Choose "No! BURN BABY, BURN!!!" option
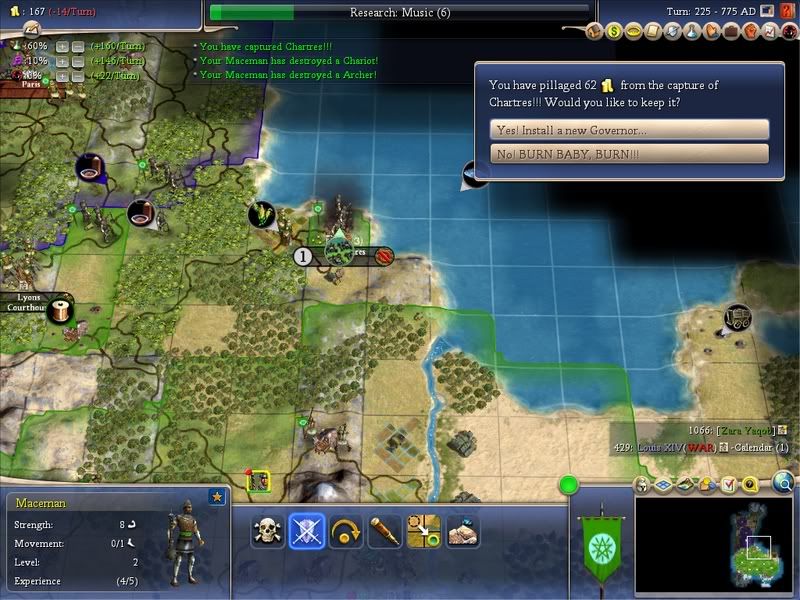This screenshot has width=800, height=600. pyautogui.click(x=629, y=154)
